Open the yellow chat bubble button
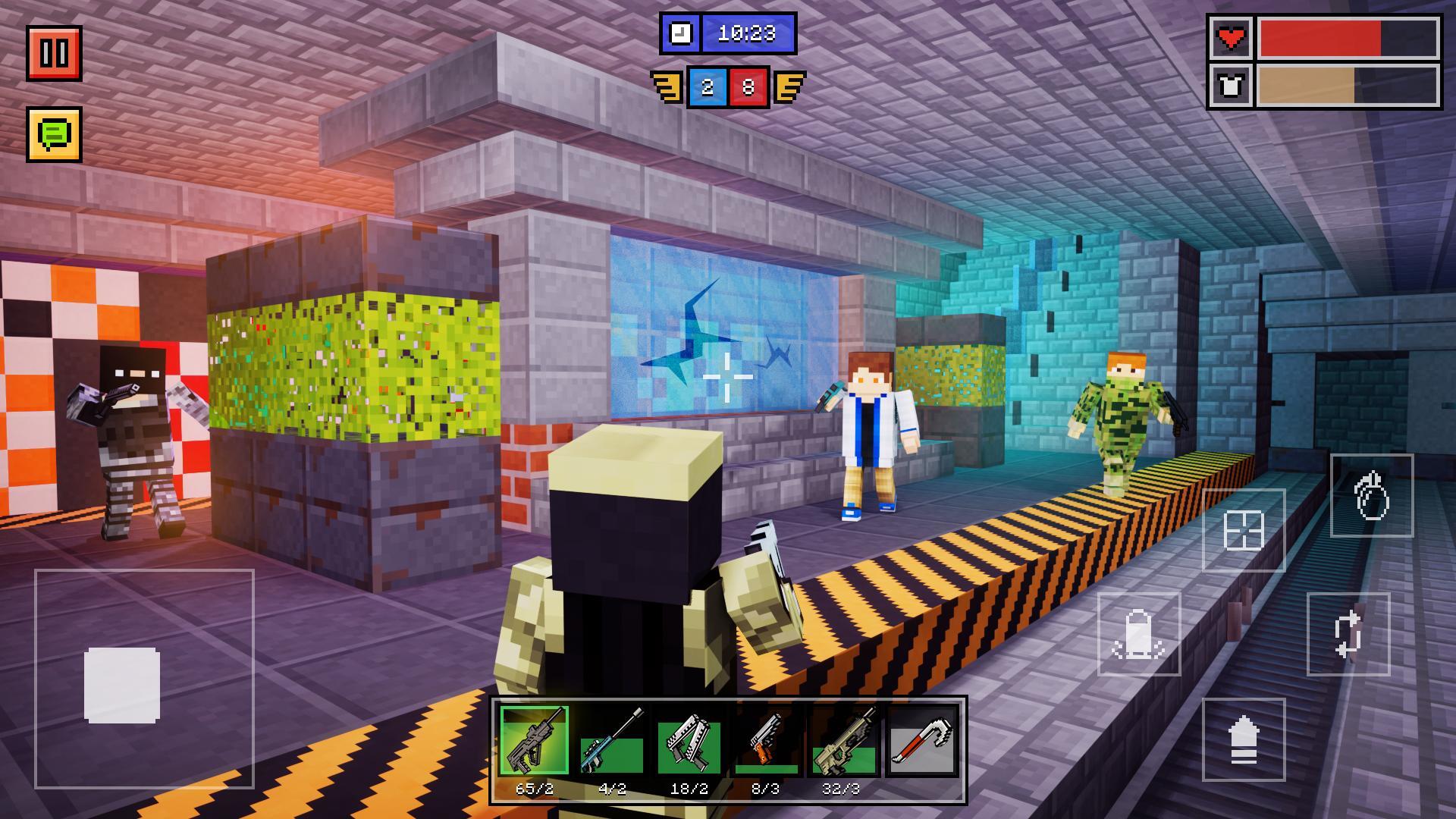The image size is (1456, 819). point(54,134)
